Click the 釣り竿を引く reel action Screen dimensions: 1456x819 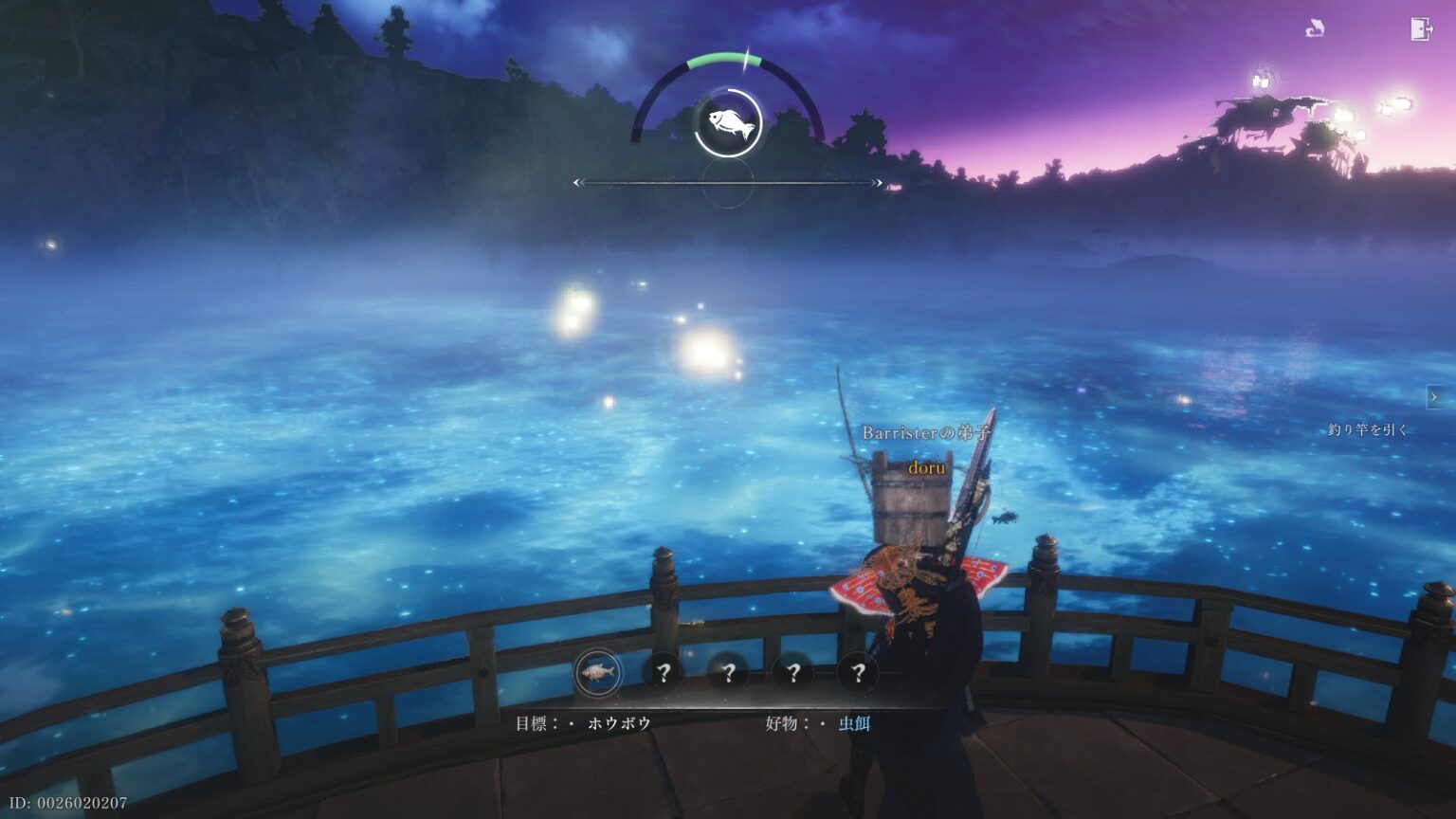(1368, 429)
